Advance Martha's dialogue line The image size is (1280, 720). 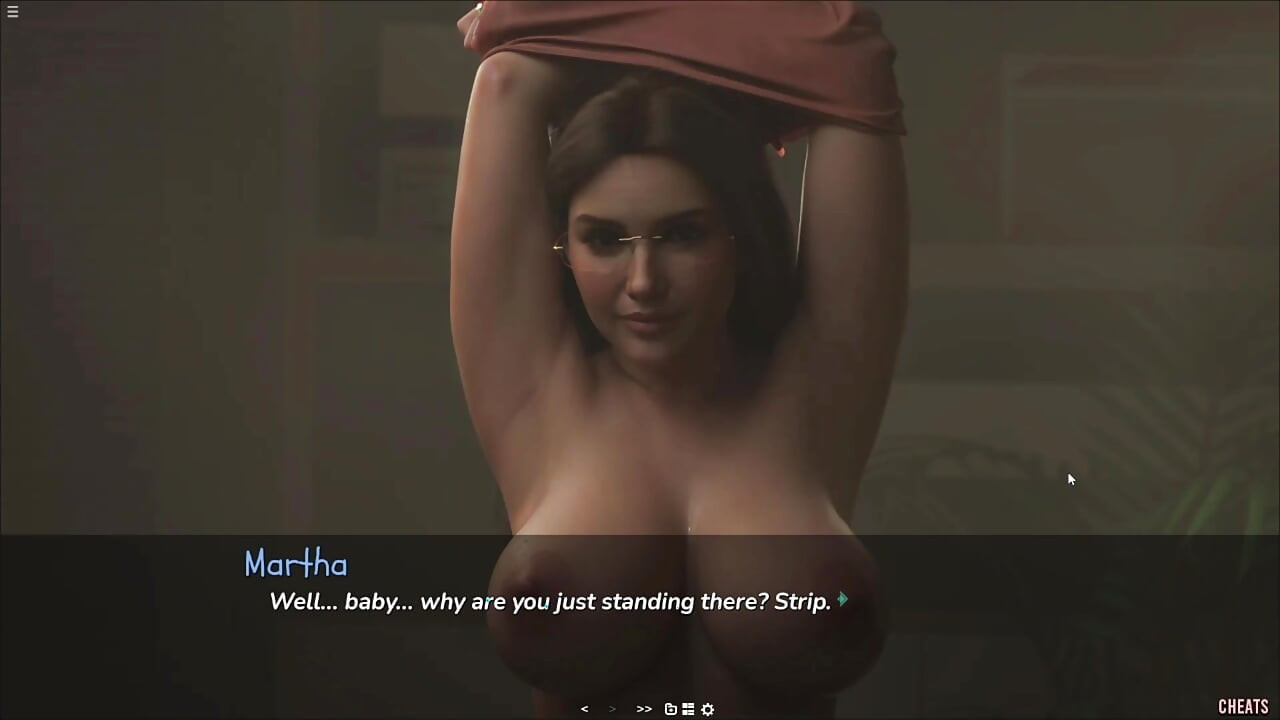(843, 600)
